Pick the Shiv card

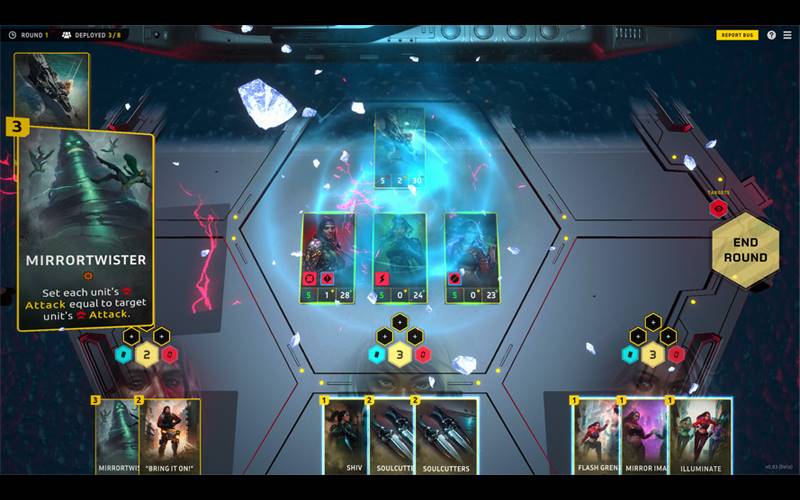[343, 436]
